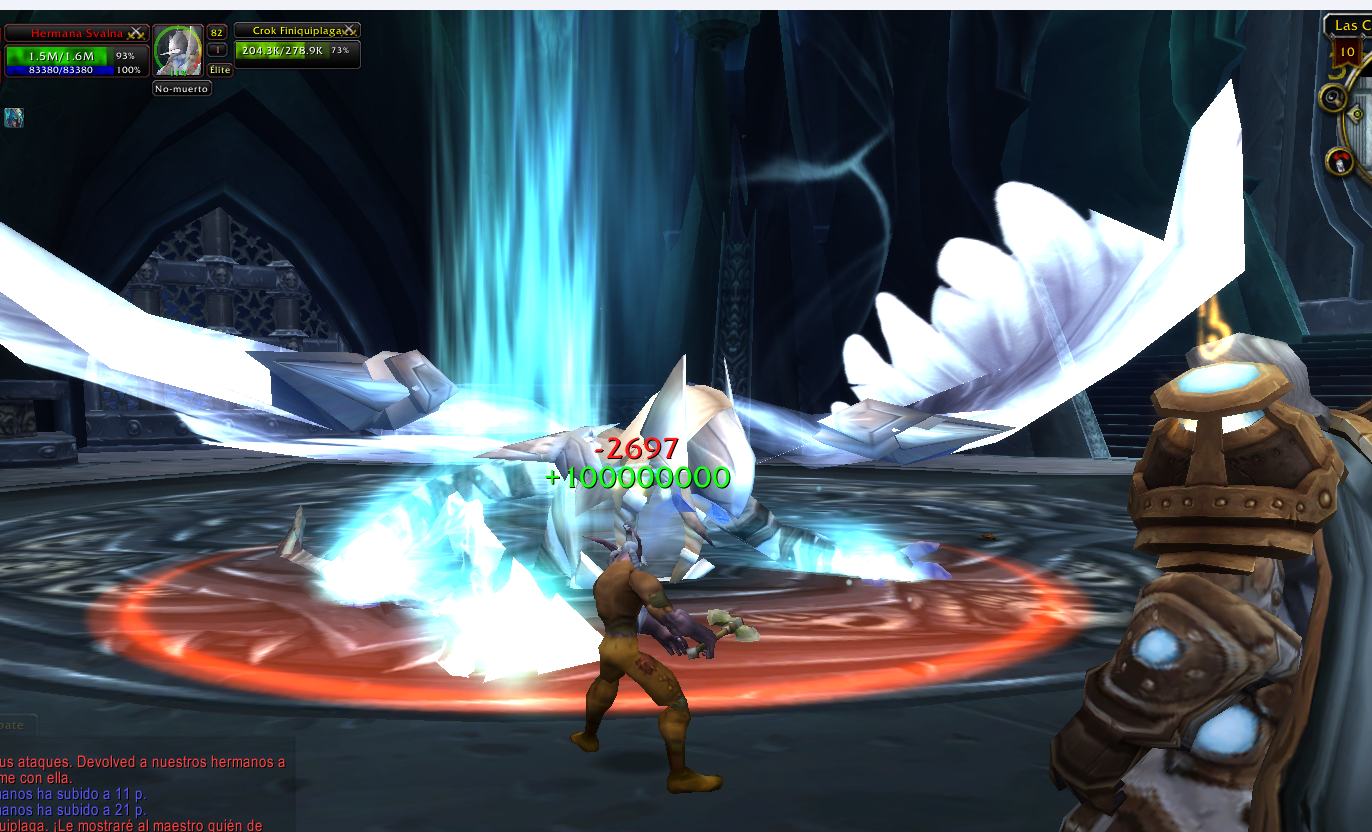
Task: Click the skull indicator next to the level badge
Action: [218, 49]
